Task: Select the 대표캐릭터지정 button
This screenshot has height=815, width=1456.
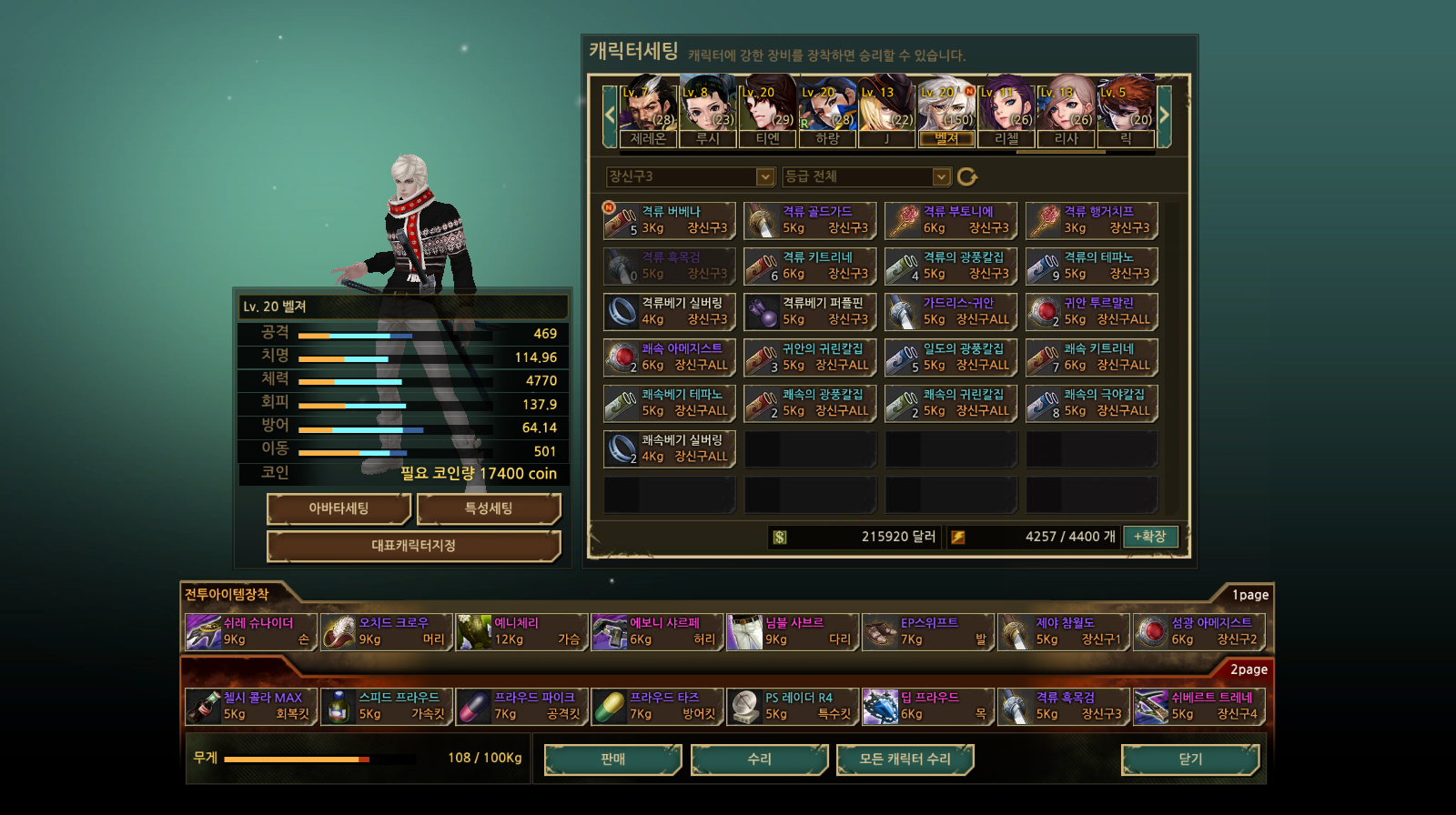Action: click(413, 546)
